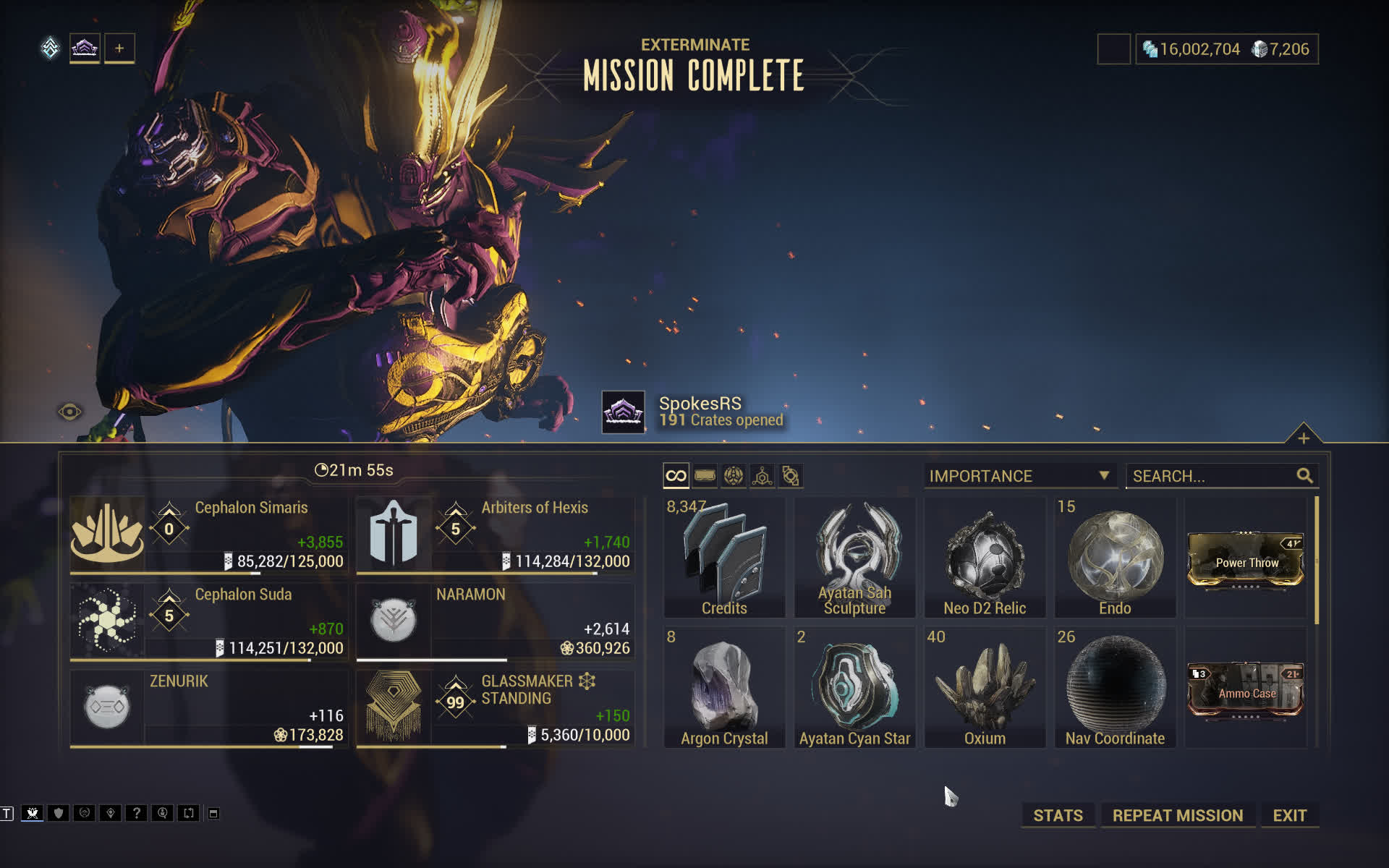Expand the panel with the plus tab
The height and width of the screenshot is (868, 1389).
pos(1303,438)
